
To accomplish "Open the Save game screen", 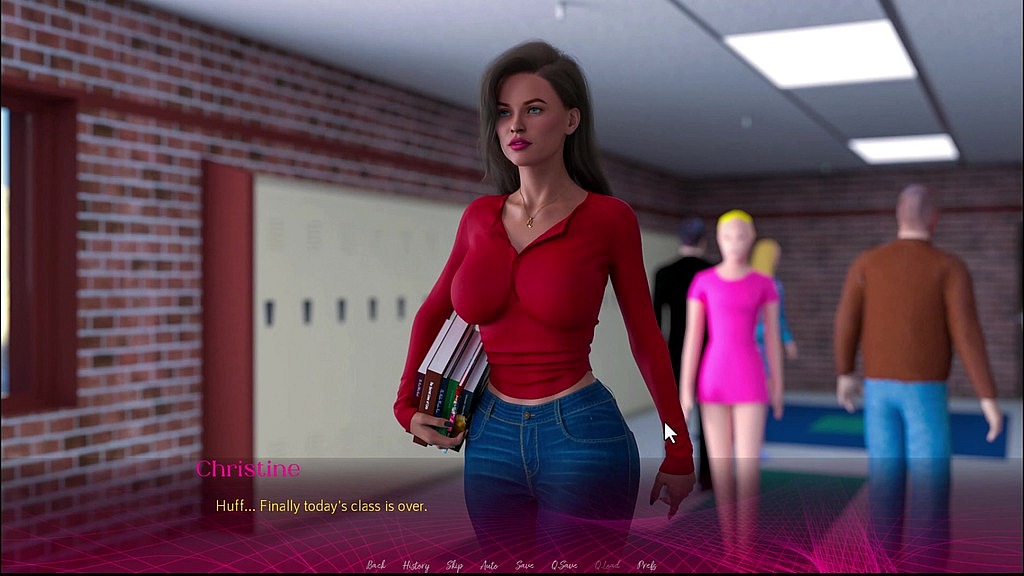I will coord(524,565).
